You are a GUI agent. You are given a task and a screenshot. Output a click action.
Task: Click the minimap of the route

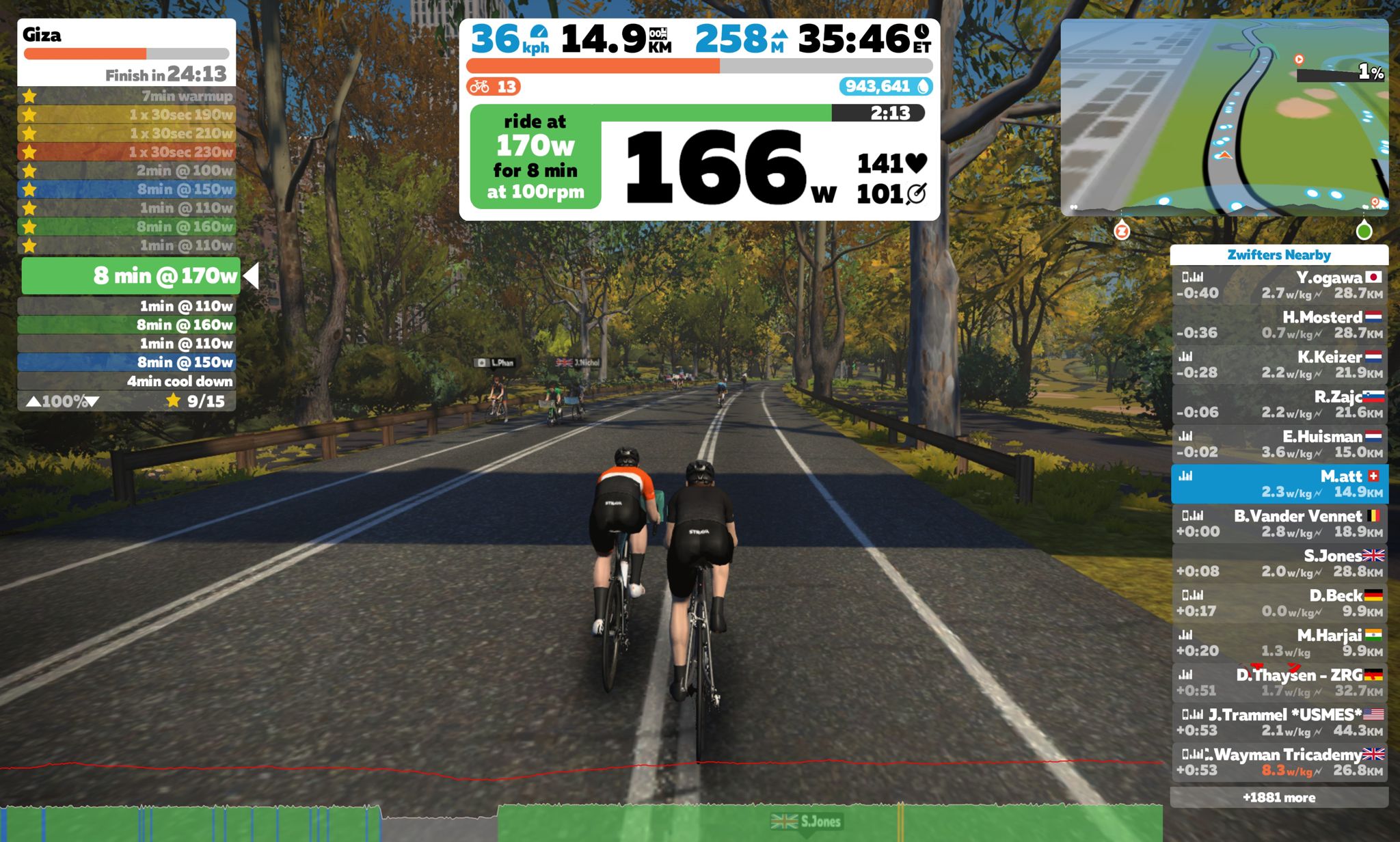(1224, 118)
